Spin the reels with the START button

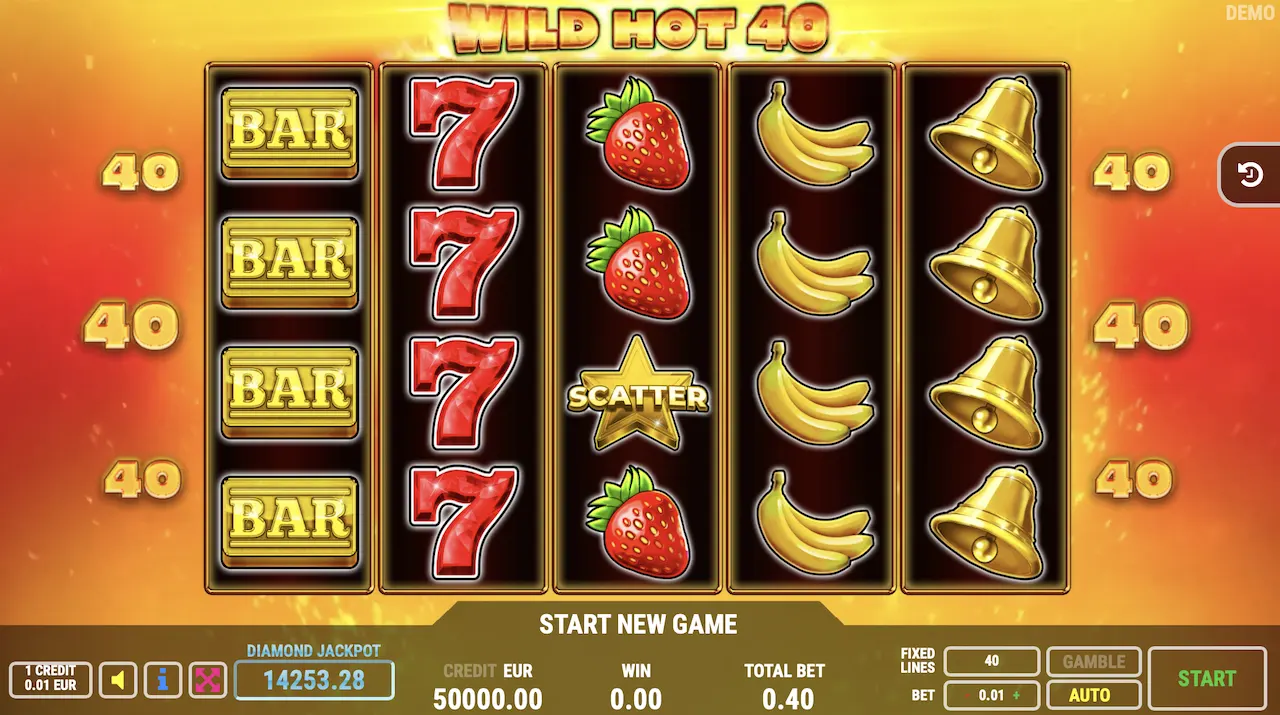pos(1207,678)
